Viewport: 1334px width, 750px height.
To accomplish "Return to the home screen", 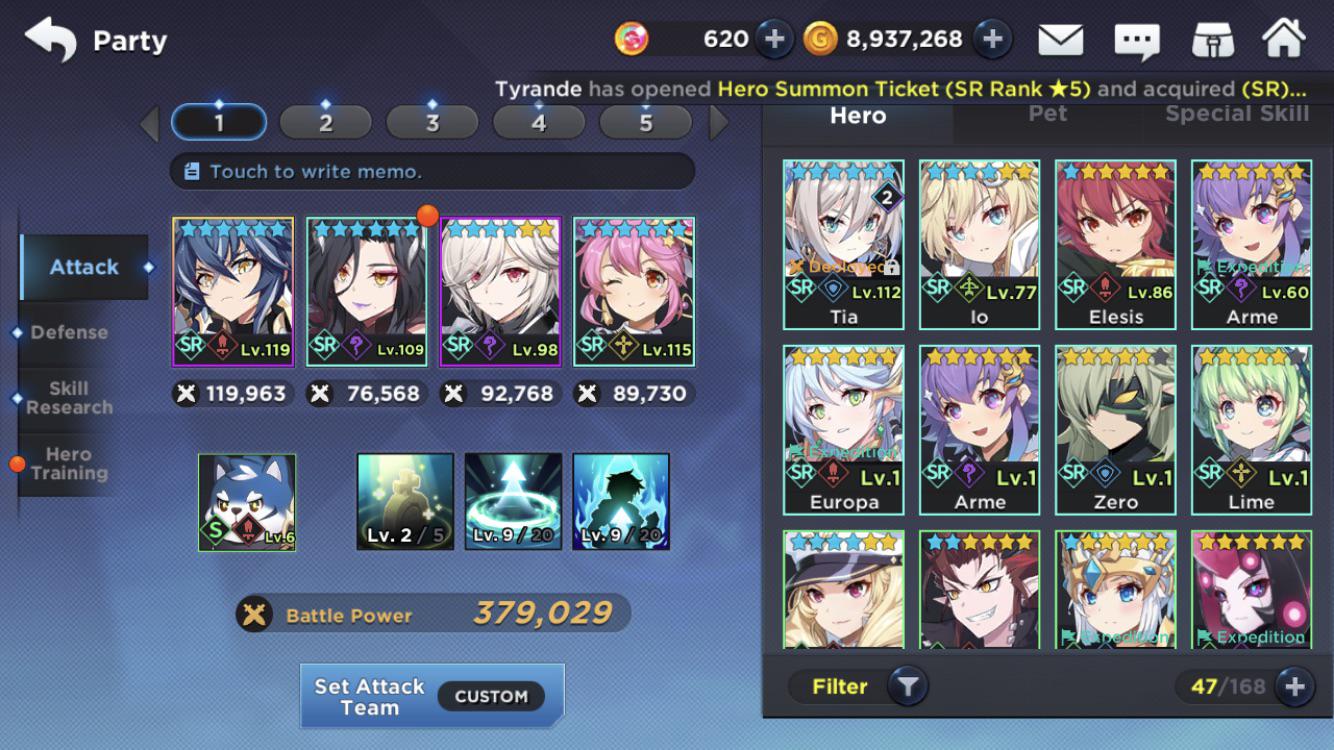I will click(x=1284, y=40).
